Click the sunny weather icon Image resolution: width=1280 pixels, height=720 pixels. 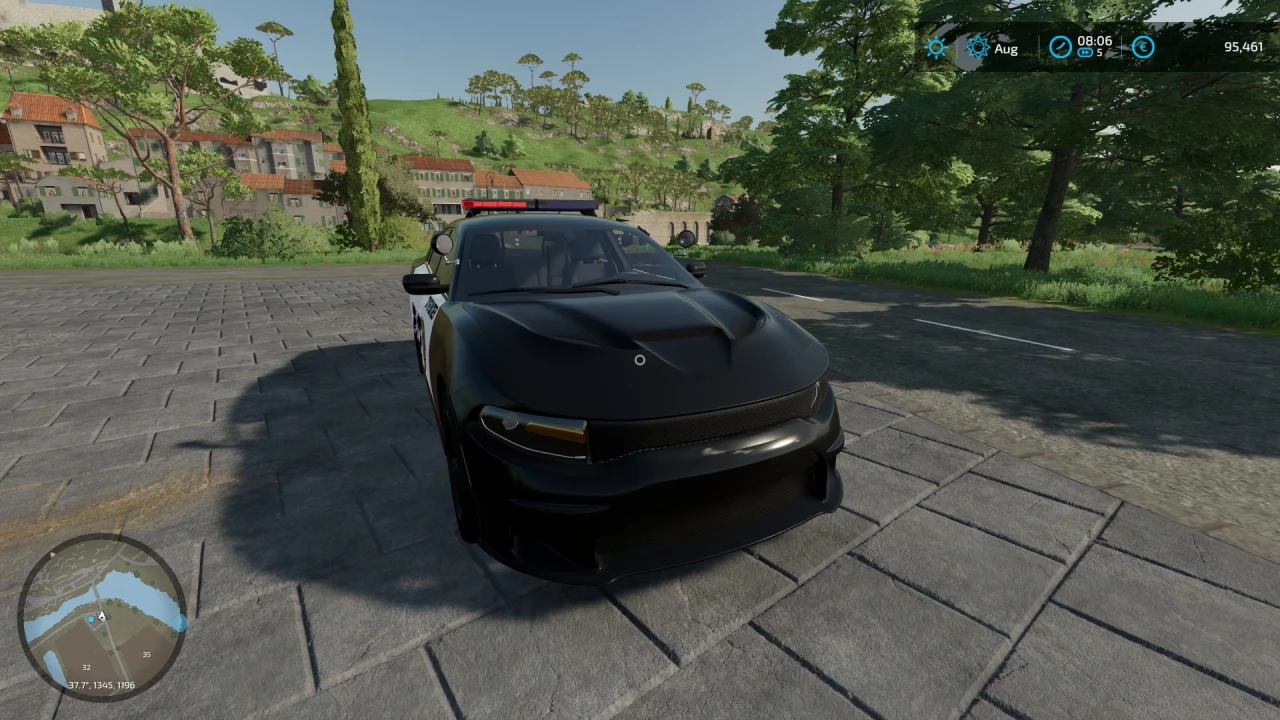point(936,47)
